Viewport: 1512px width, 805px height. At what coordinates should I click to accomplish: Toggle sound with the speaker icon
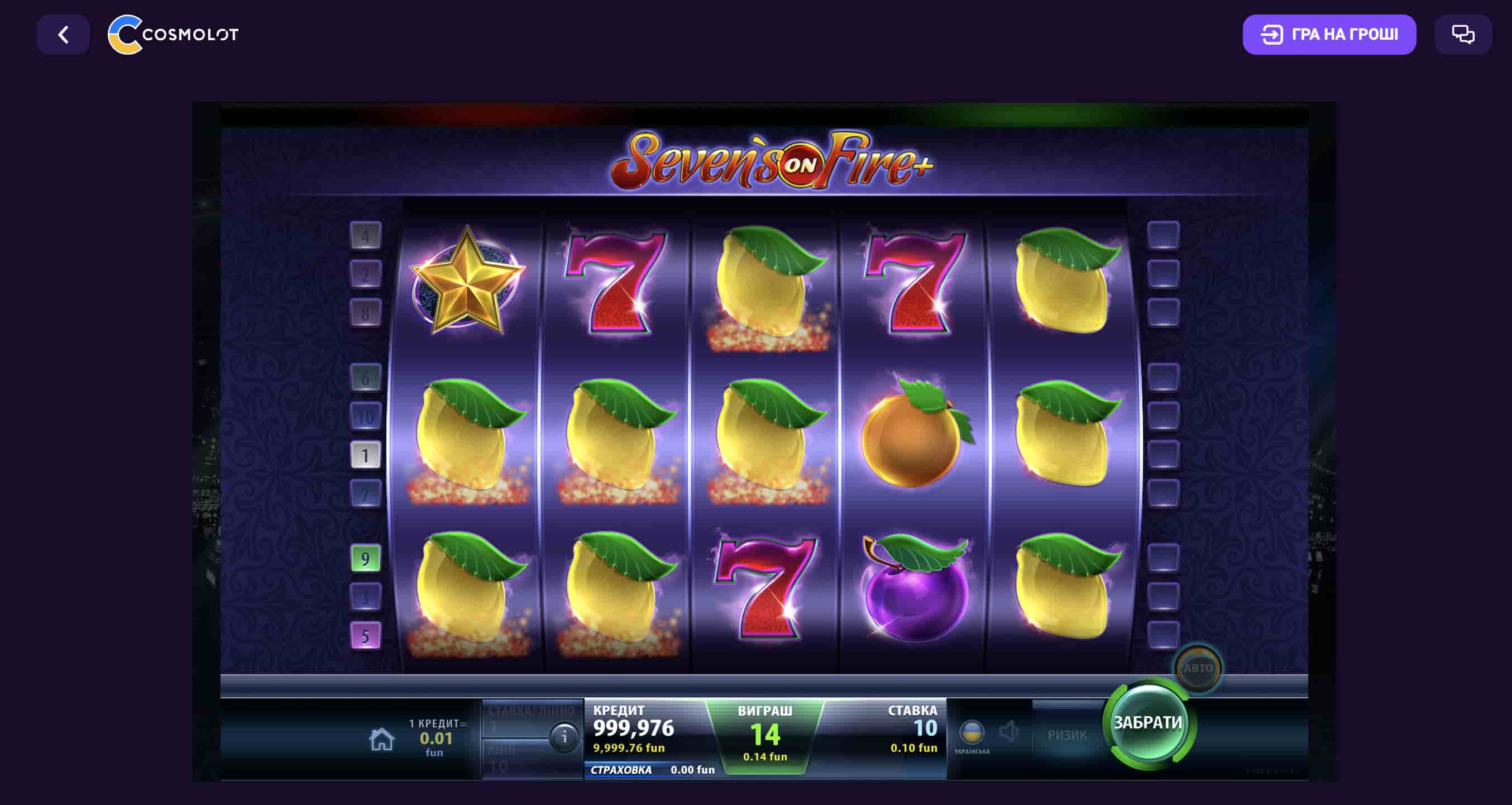point(1008,732)
